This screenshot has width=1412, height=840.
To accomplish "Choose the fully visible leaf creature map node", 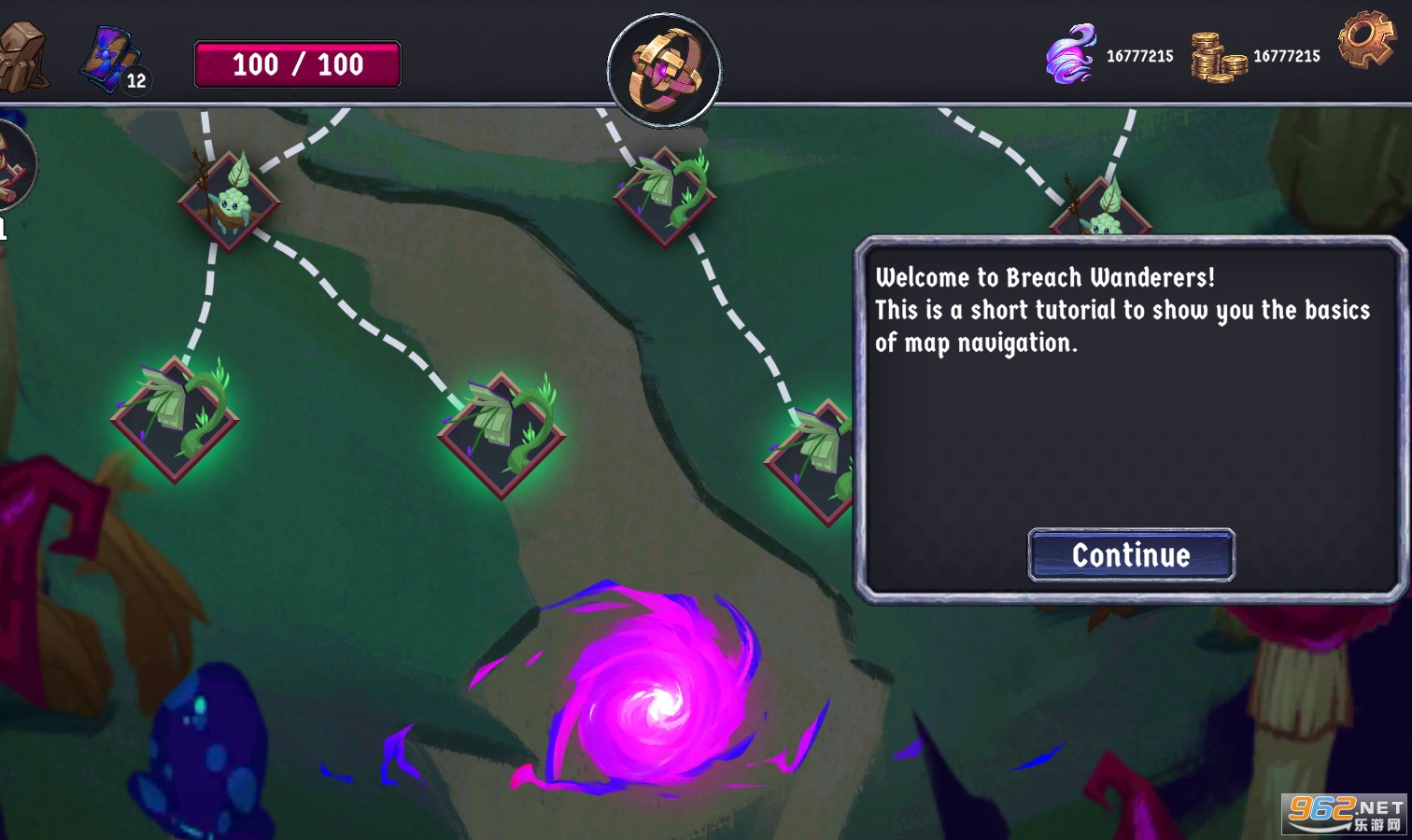I will (x=229, y=202).
